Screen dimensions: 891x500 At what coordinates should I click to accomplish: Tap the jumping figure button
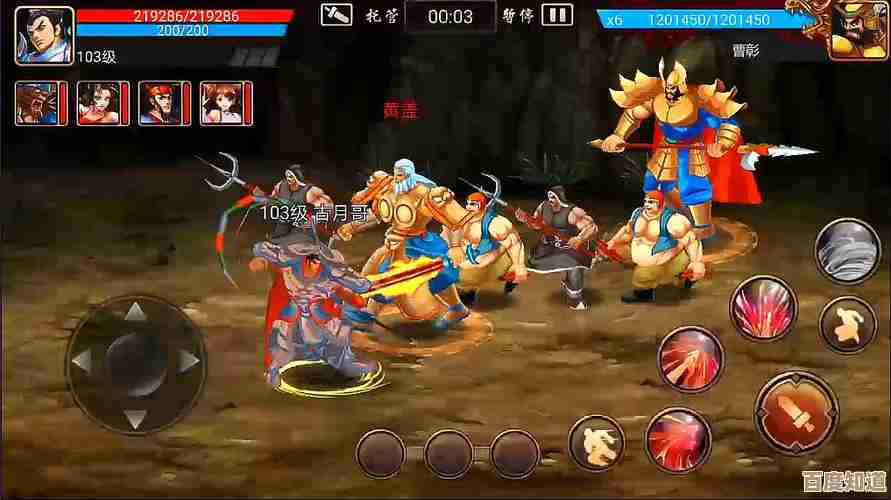tap(846, 324)
